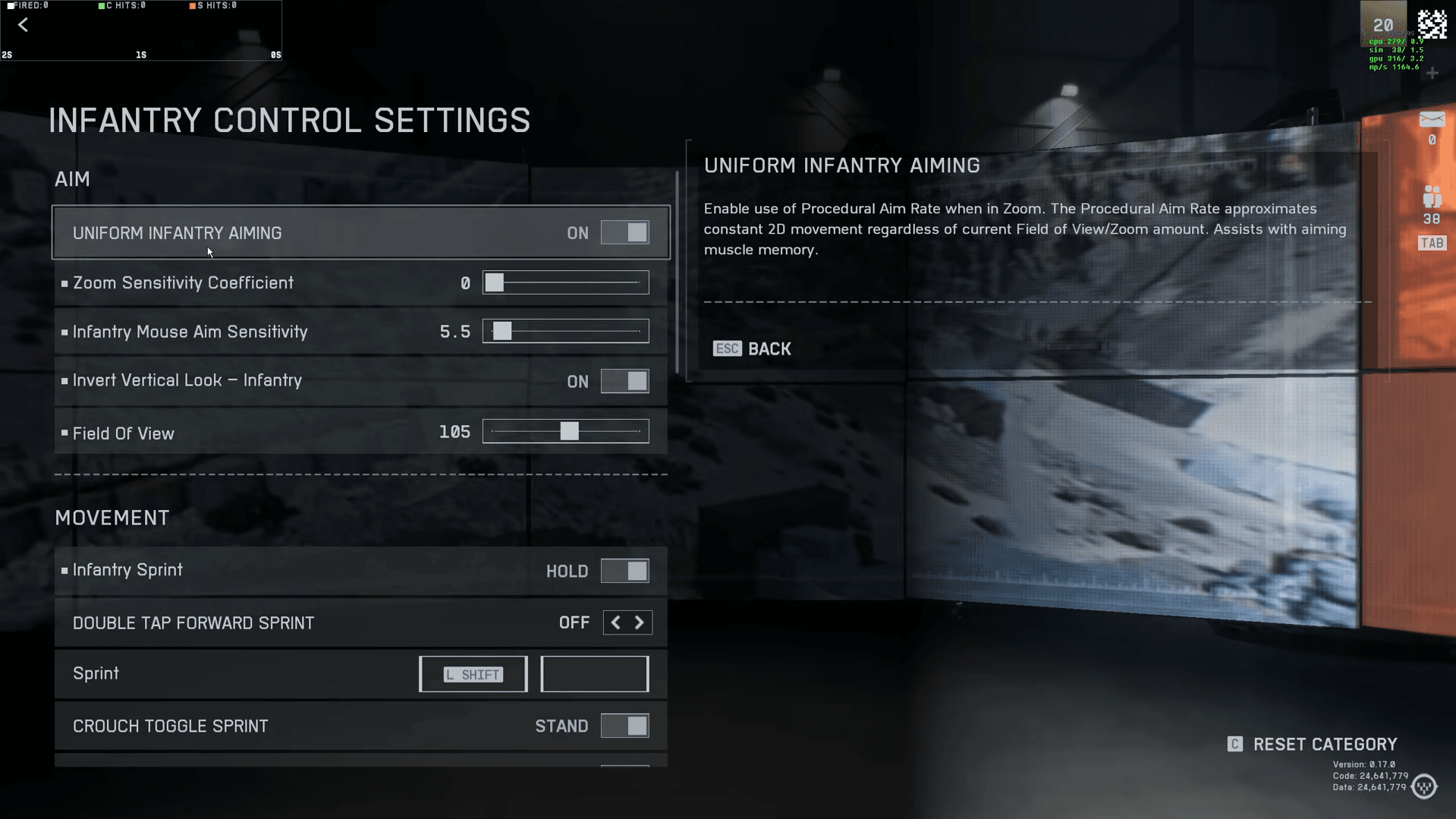Toggle the Uniform Infantry Aiming switch

point(624,233)
